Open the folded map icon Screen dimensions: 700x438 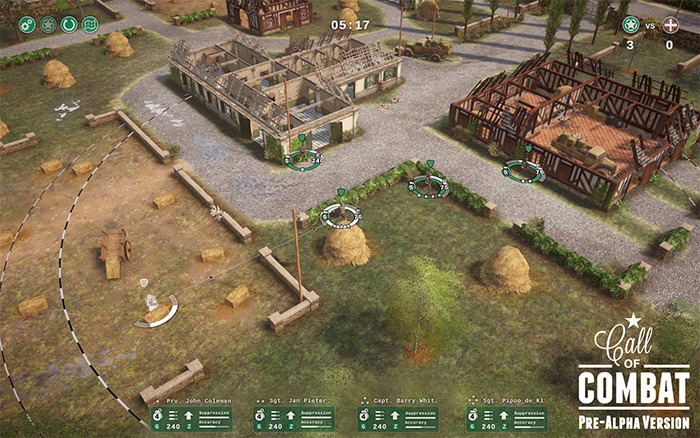coord(90,24)
